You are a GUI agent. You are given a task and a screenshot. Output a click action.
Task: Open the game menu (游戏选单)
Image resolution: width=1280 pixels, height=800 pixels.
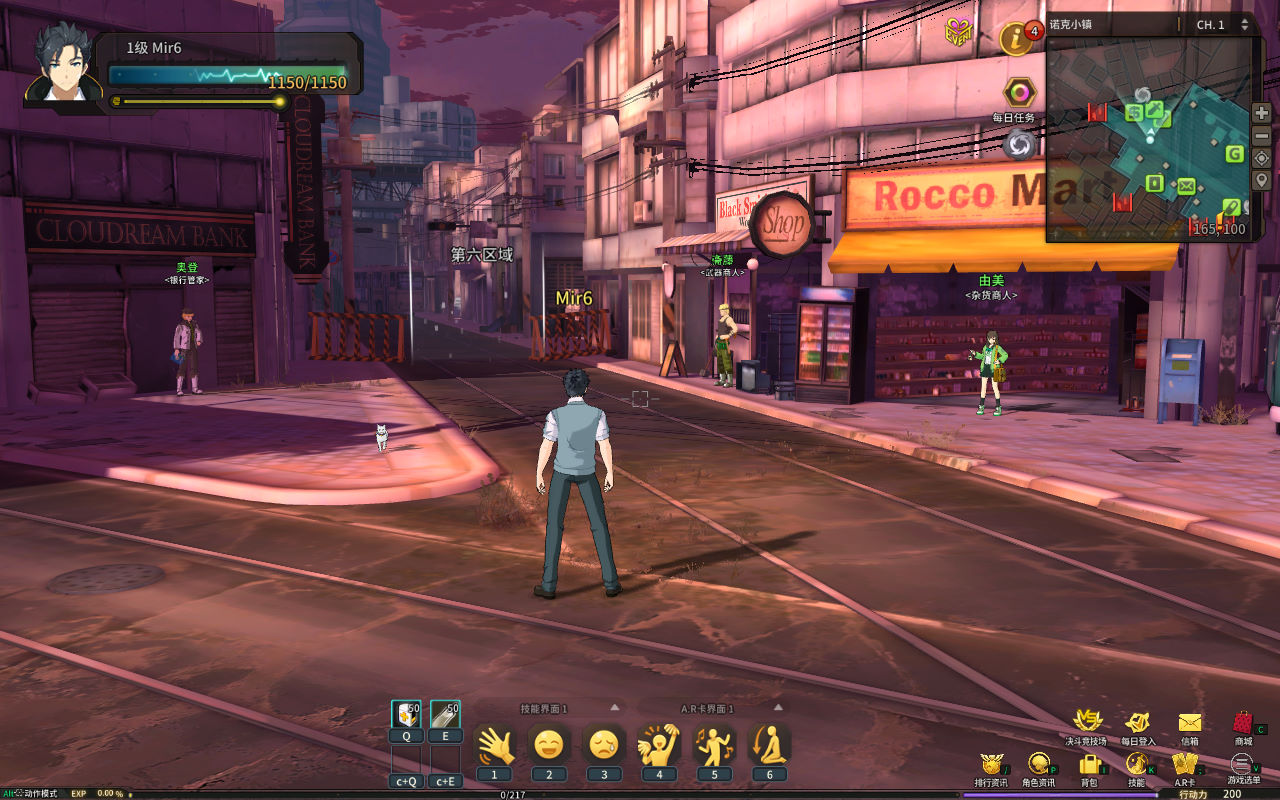tap(1243, 764)
